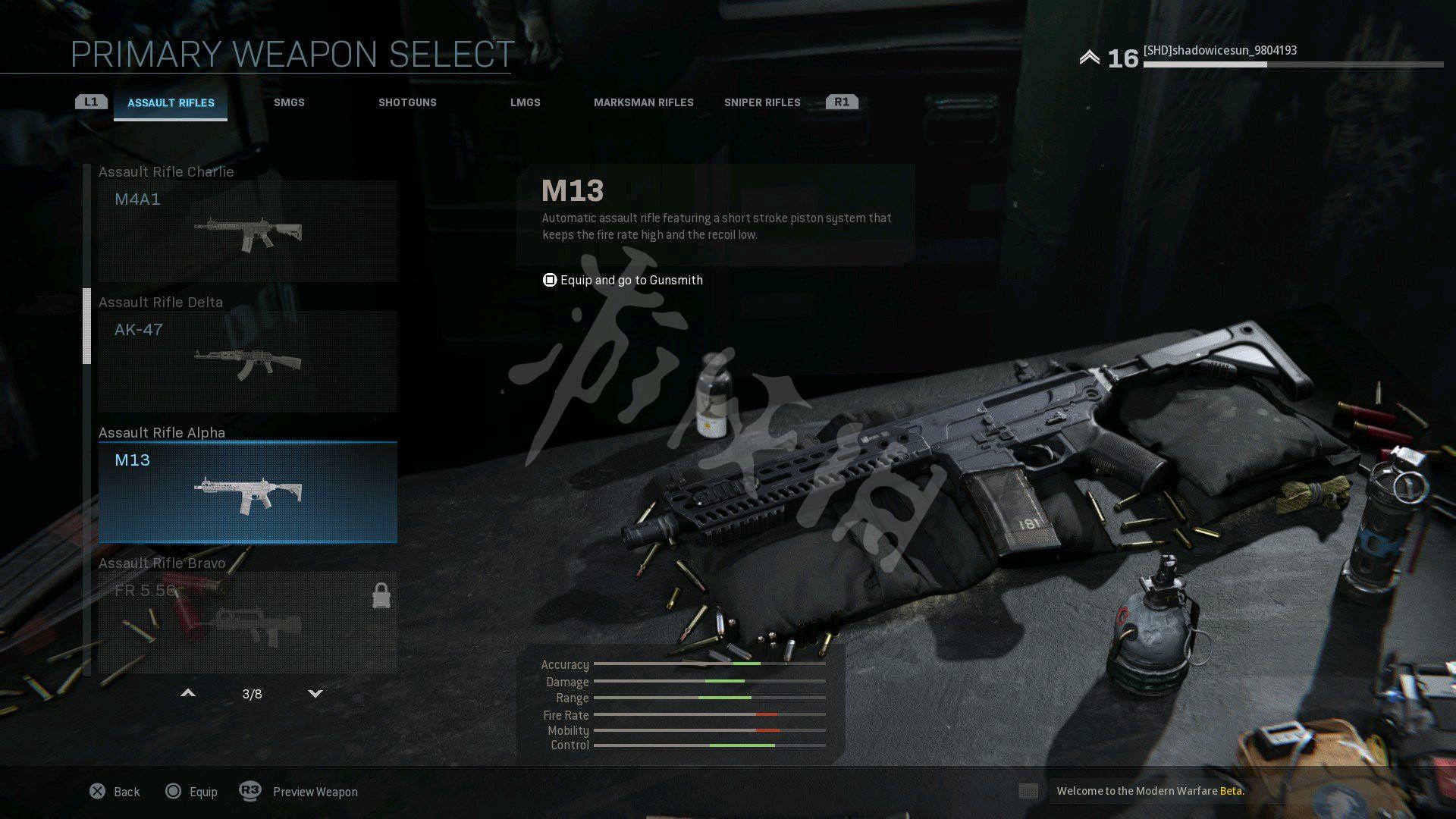
Task: Select the AK-47 weapon tile
Action: [x=247, y=362]
